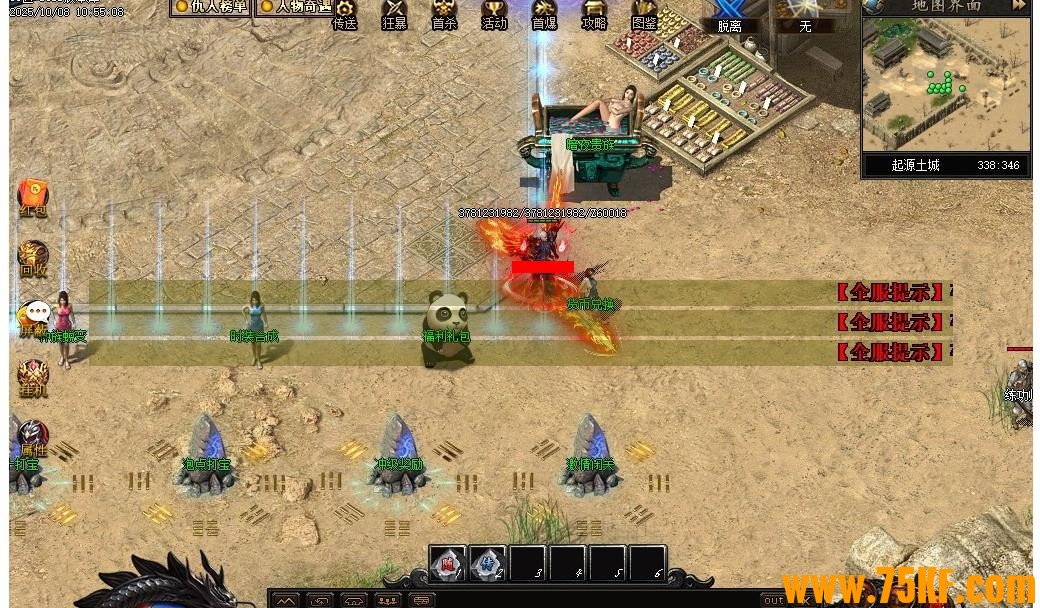This screenshot has width=1040, height=608.
Task: Click the OUT button on bottom bar
Action: 773,600
